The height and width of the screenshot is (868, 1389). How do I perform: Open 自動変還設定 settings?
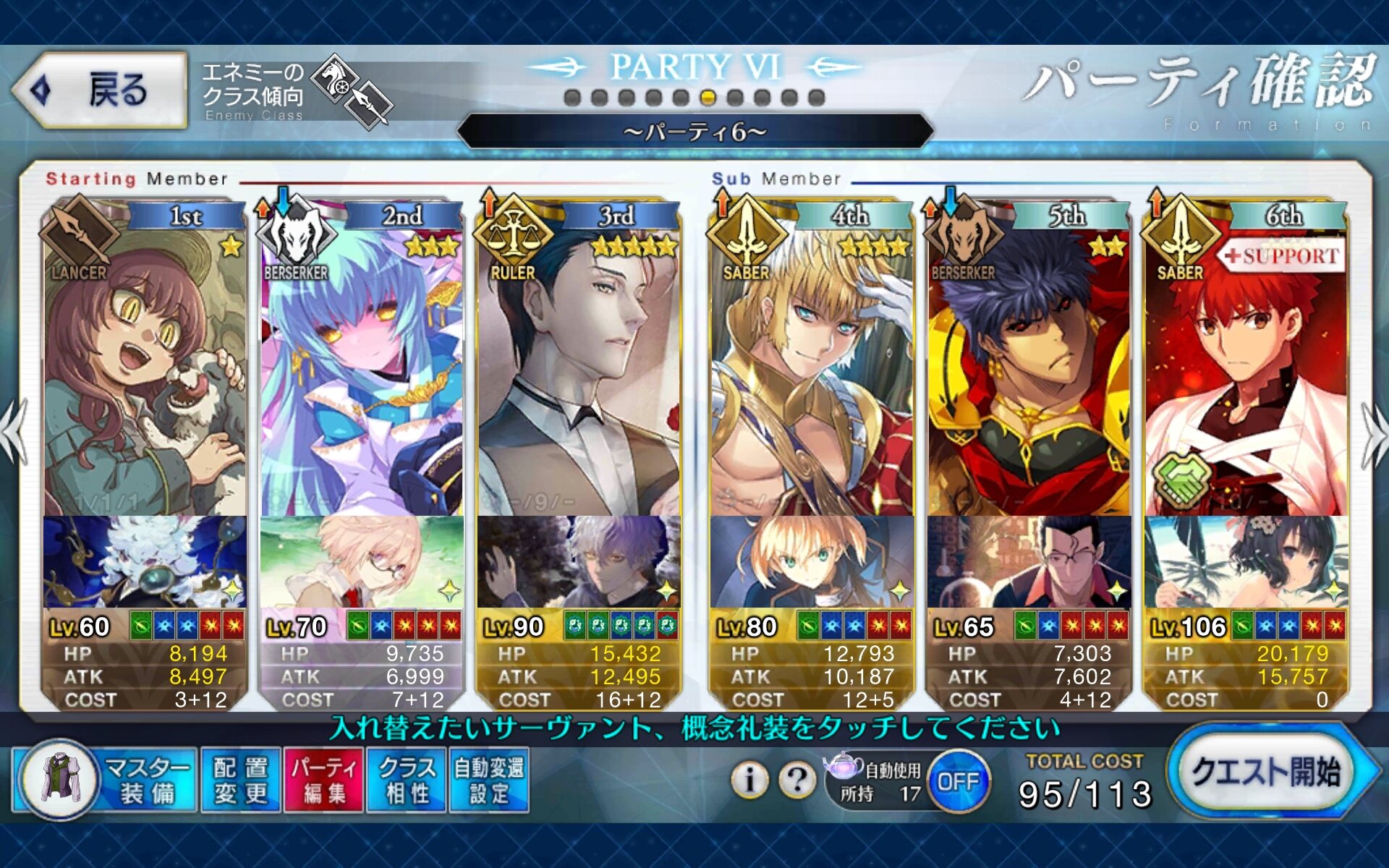pos(489,781)
